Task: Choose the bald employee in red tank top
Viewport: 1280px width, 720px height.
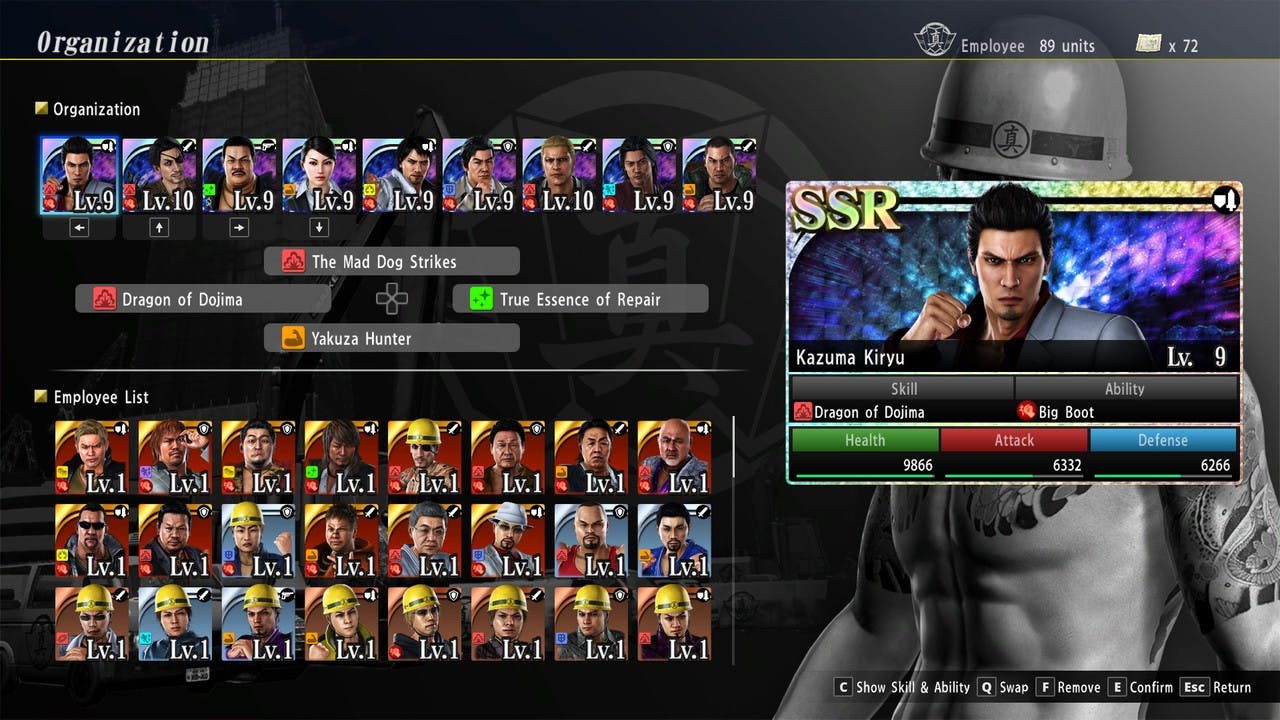Action: 590,540
